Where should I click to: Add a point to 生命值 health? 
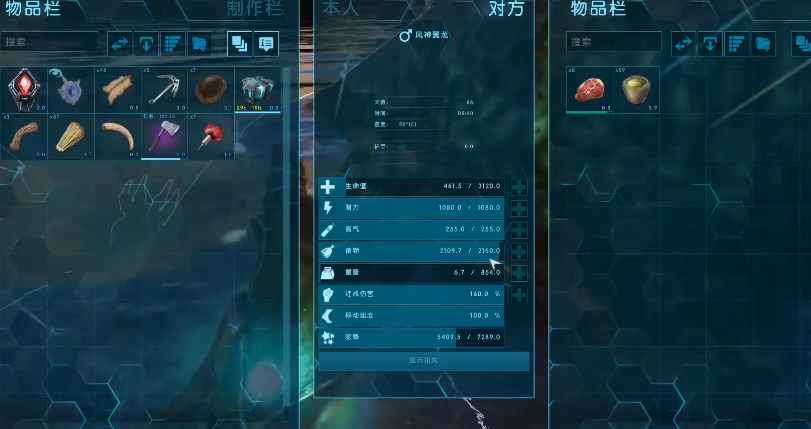coord(519,187)
